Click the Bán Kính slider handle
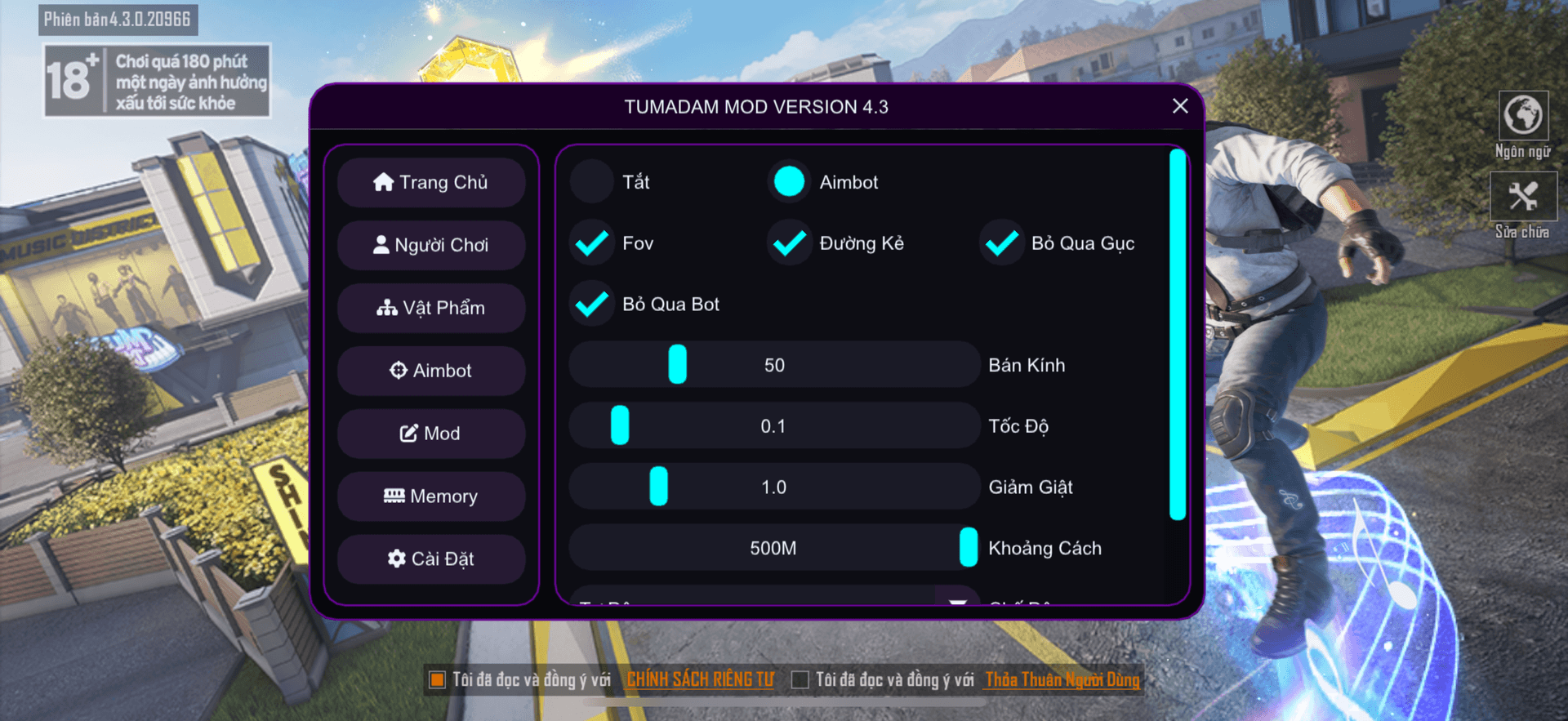 click(x=677, y=364)
